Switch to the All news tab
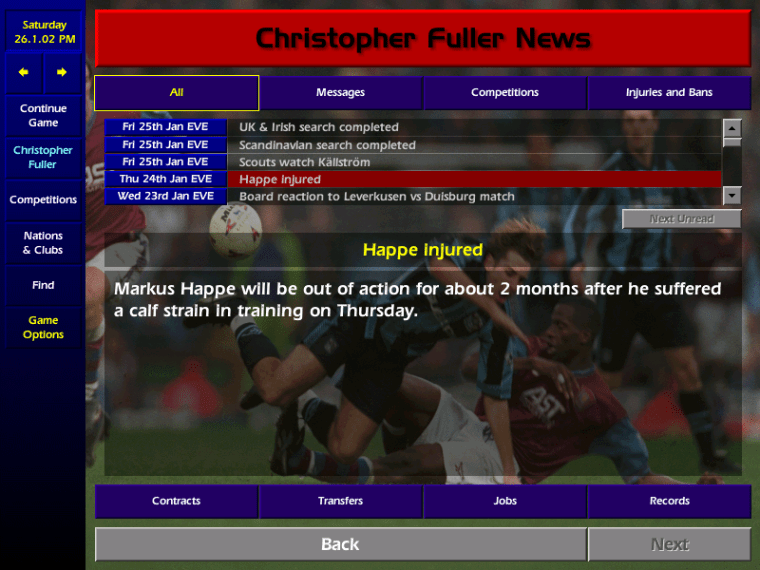 [x=177, y=93]
